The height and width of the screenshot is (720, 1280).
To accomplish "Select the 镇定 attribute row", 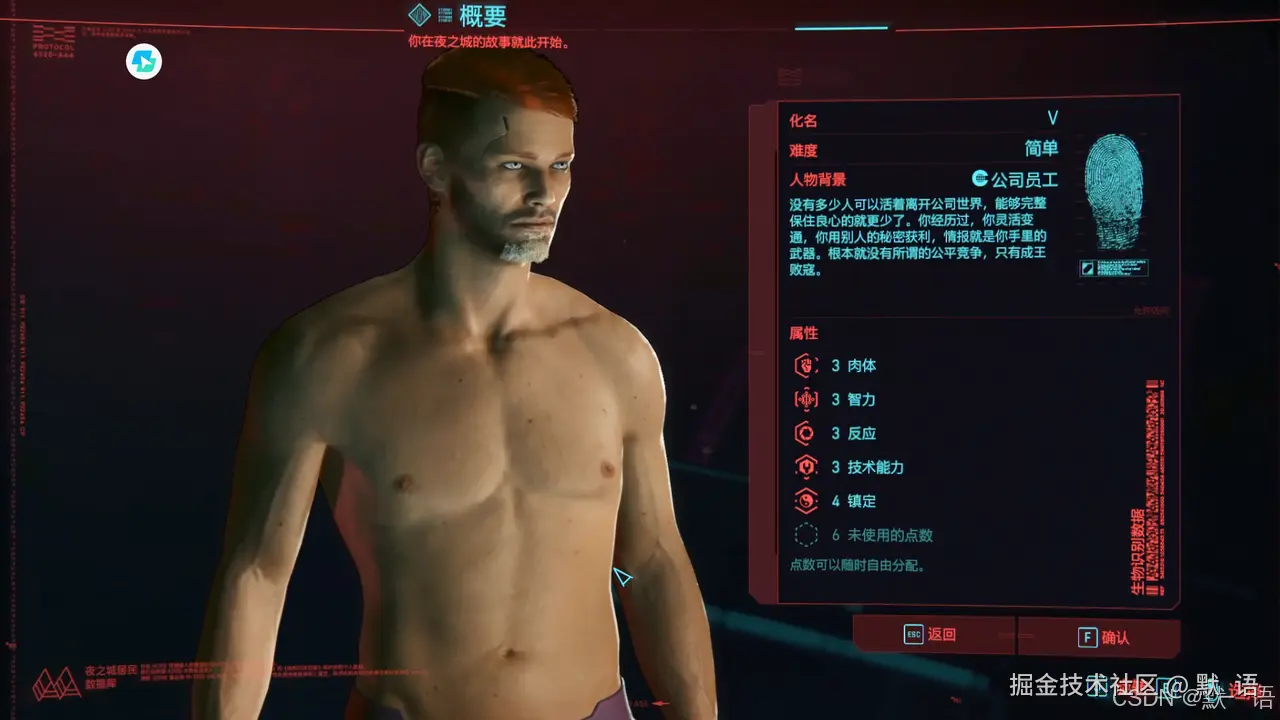I will click(x=853, y=501).
